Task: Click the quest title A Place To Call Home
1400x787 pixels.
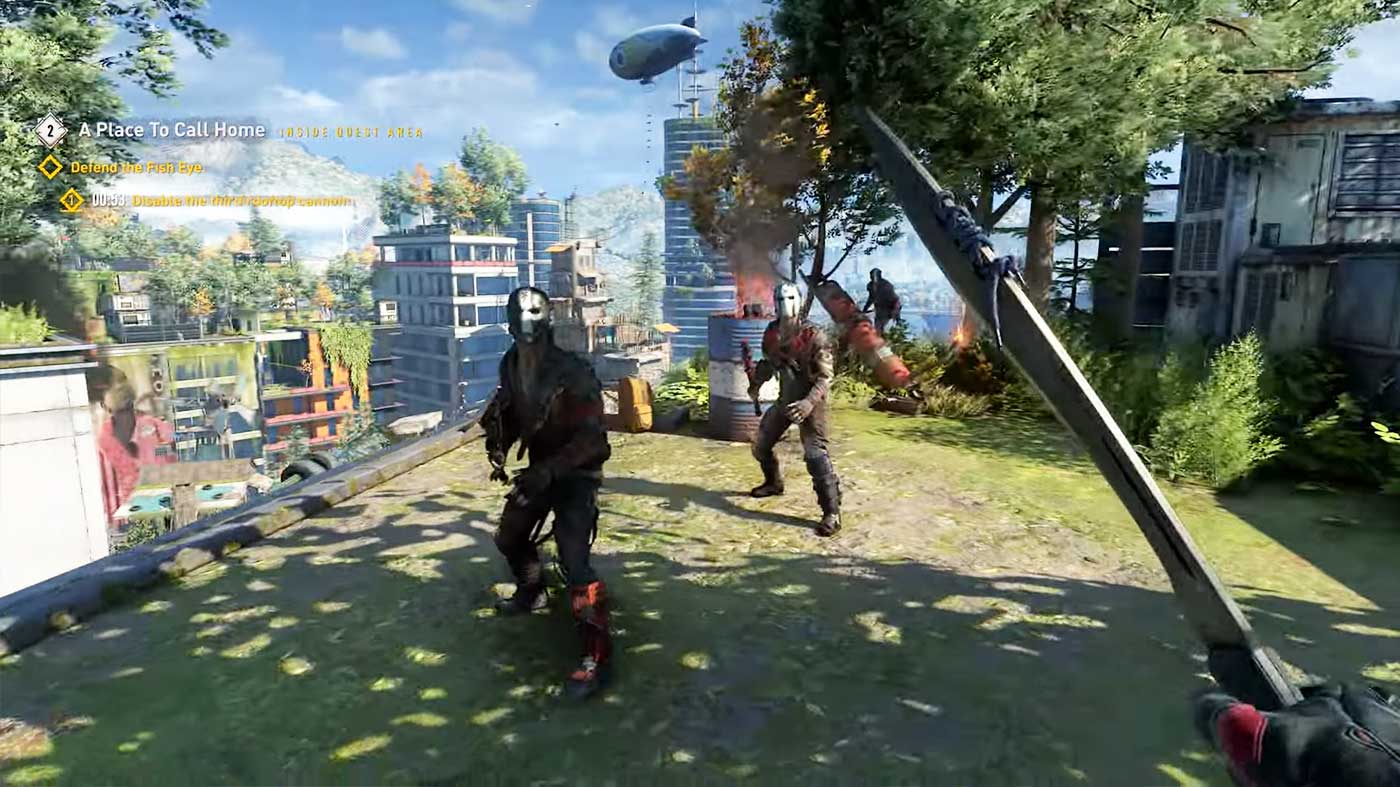Action: pos(172,130)
